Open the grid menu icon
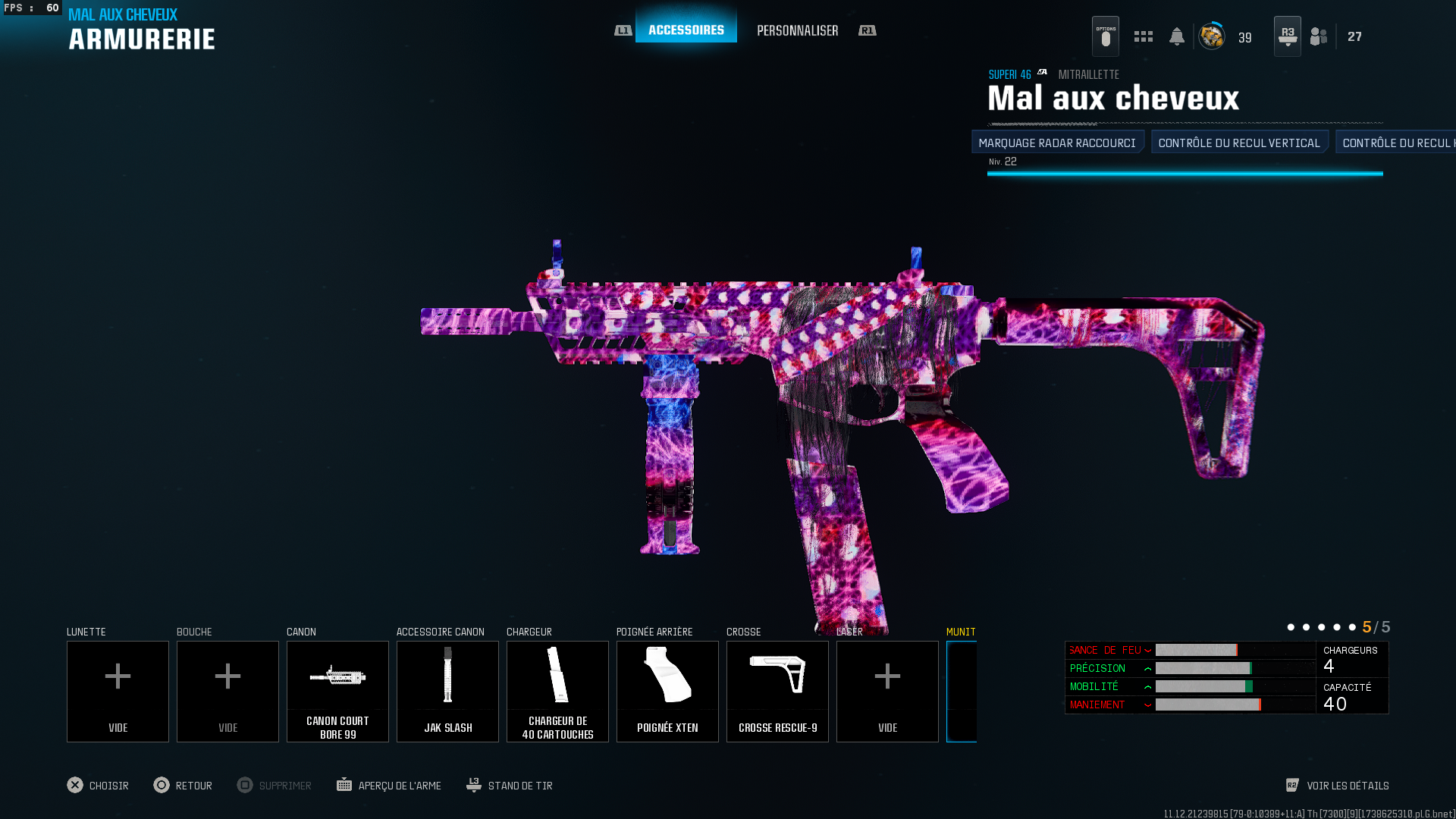Screen dimensions: 1456x819 point(1143,36)
